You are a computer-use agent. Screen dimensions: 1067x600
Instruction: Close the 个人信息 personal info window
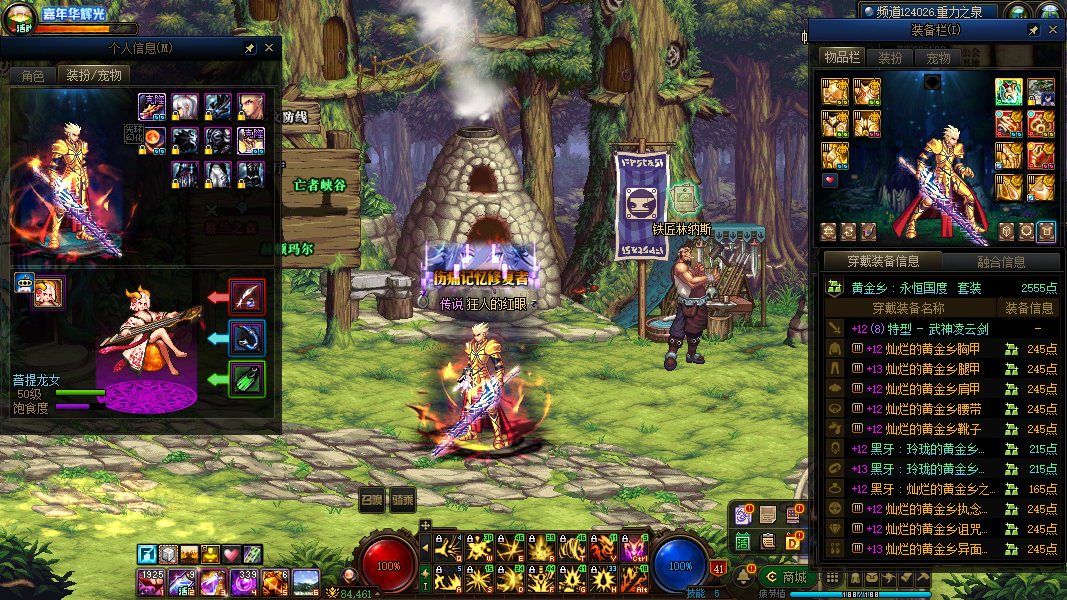(269, 48)
